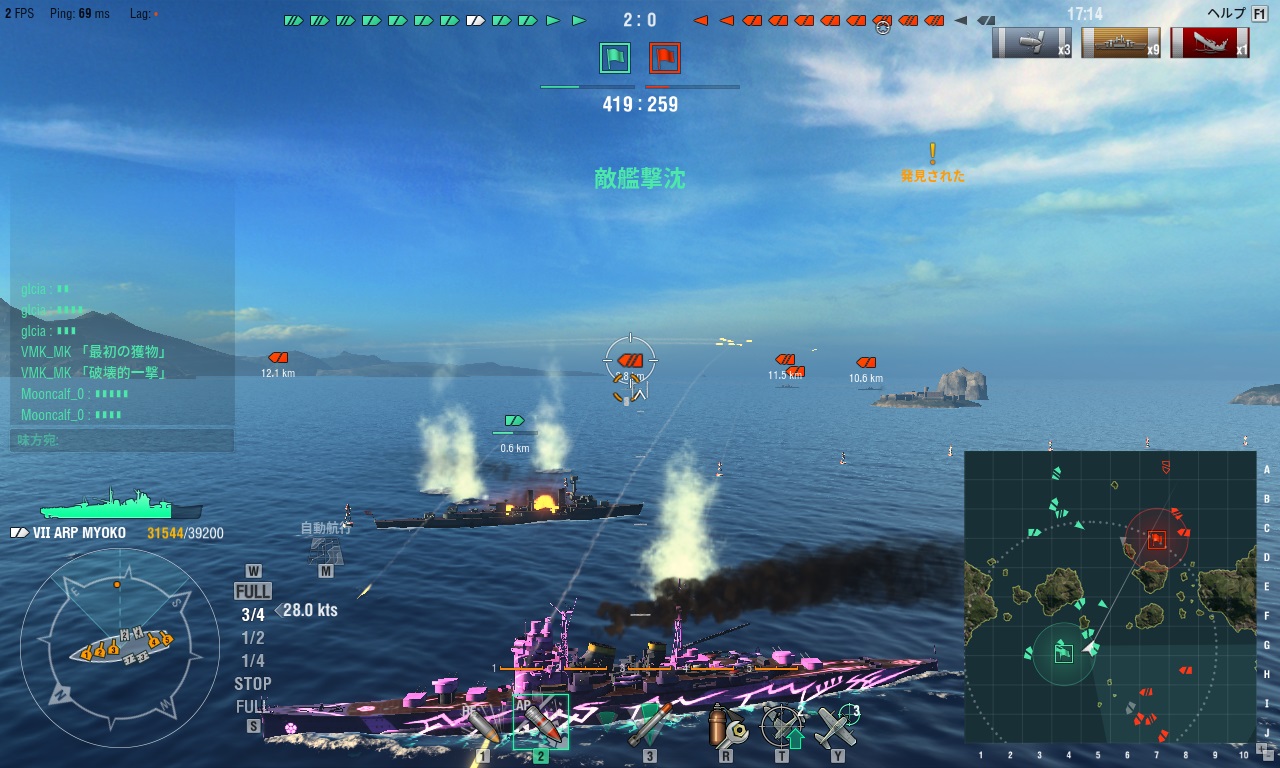
Task: Select the STOP throttle setting
Action: pyautogui.click(x=253, y=684)
